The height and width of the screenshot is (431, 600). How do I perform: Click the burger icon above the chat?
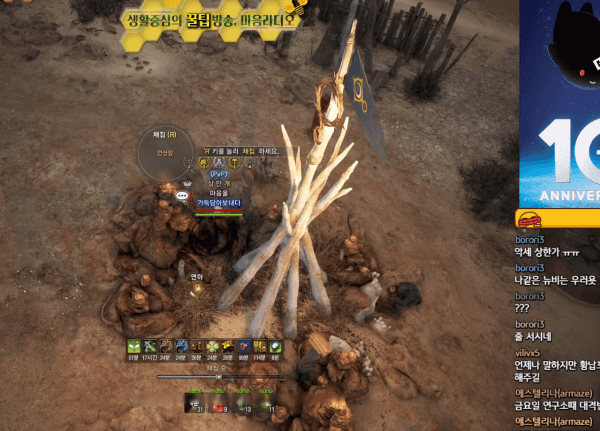(x=528, y=220)
